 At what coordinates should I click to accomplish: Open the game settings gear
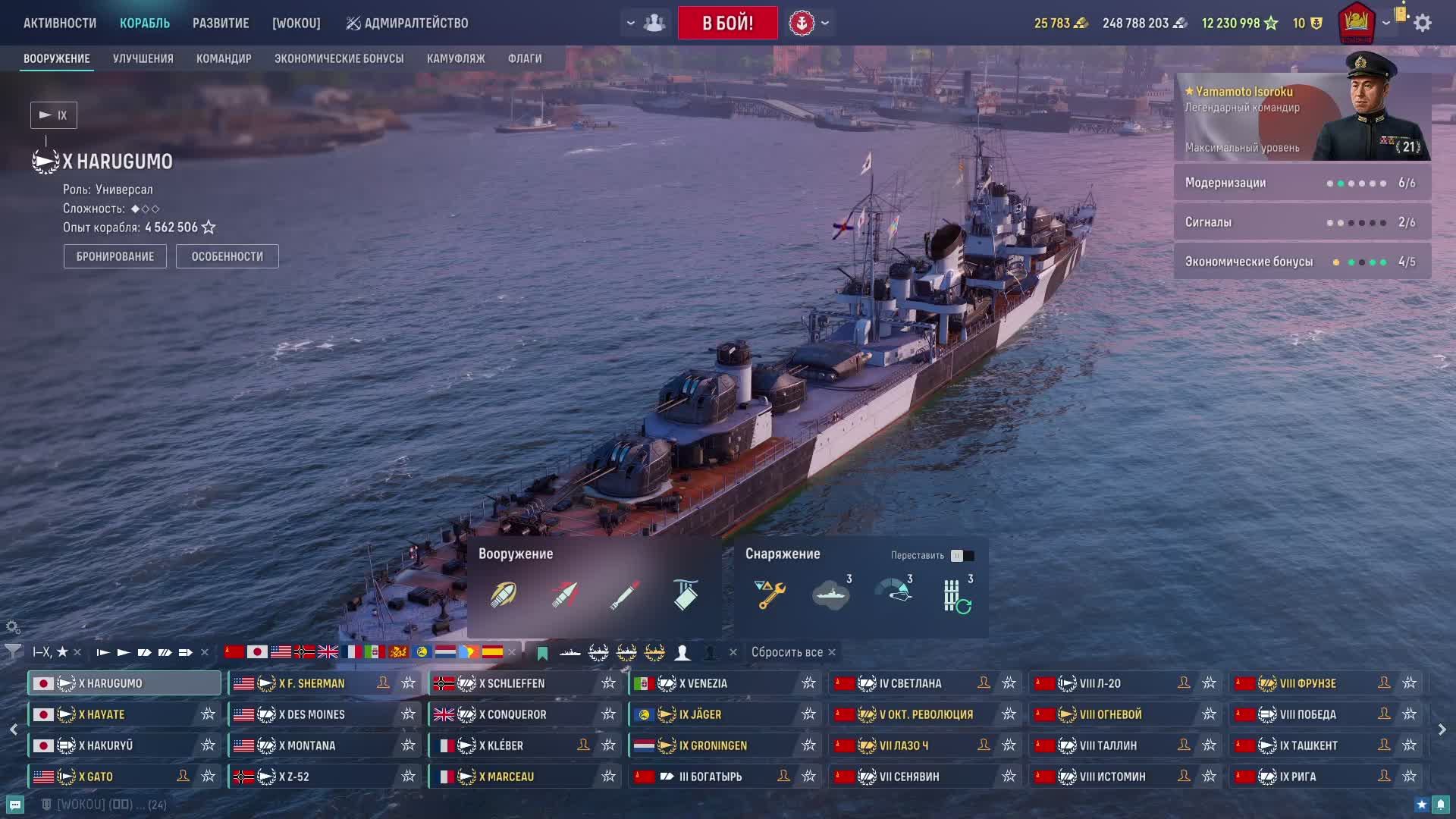click(1423, 23)
